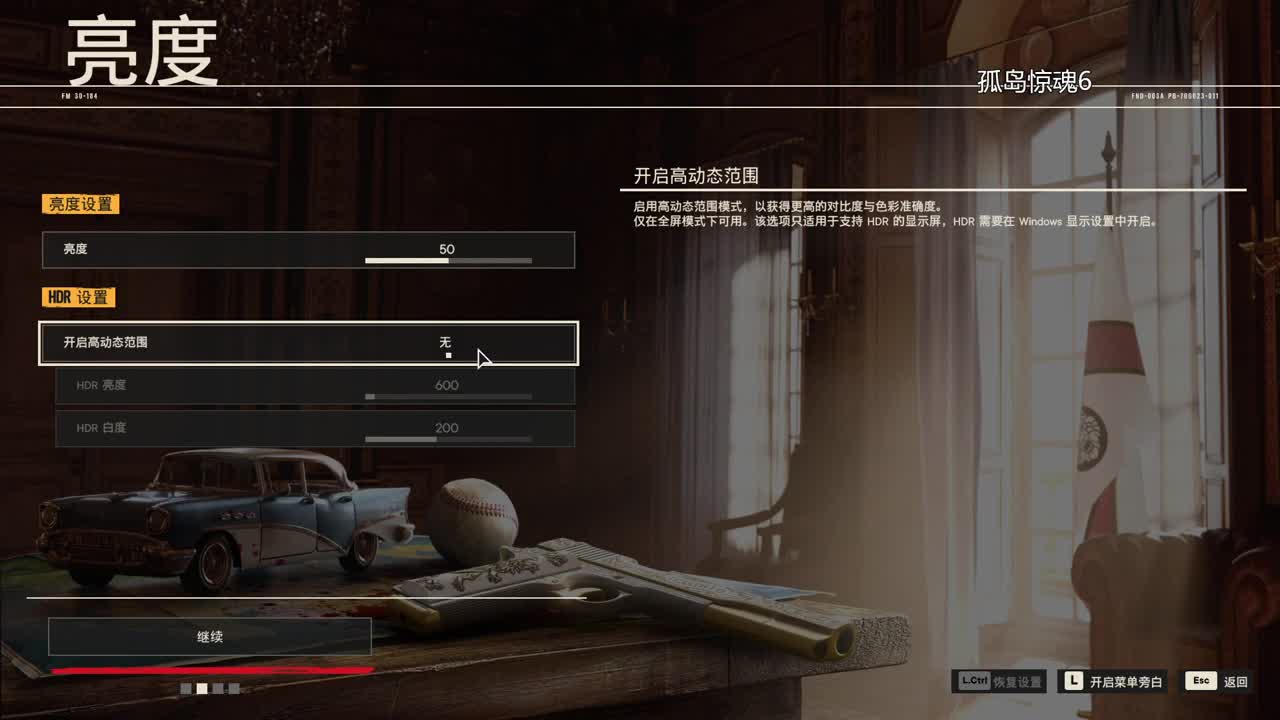Select the 亮度 brightness setting row
The width and height of the screenshot is (1280, 720).
coord(308,250)
